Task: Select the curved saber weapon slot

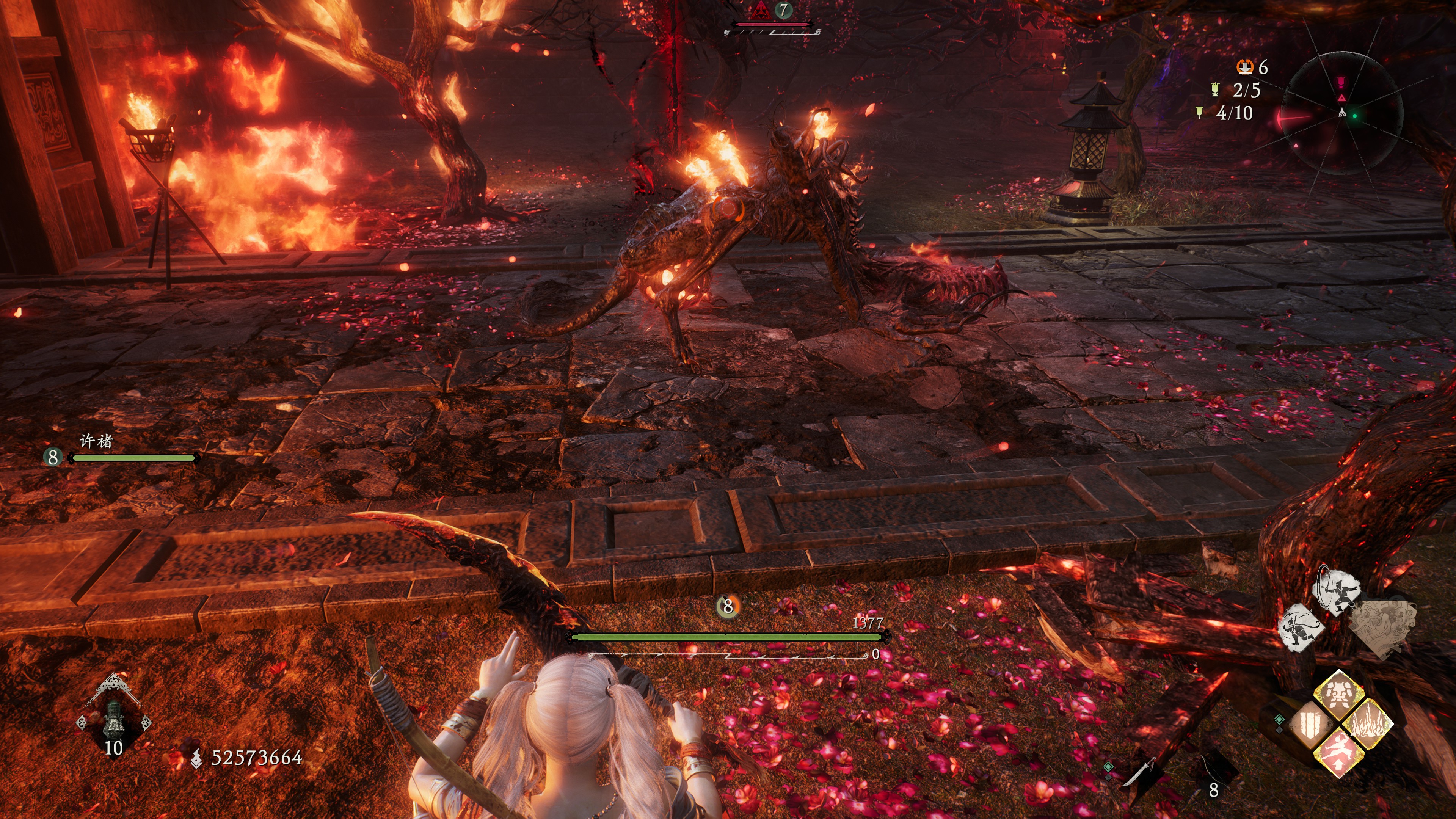Action: point(1140,774)
